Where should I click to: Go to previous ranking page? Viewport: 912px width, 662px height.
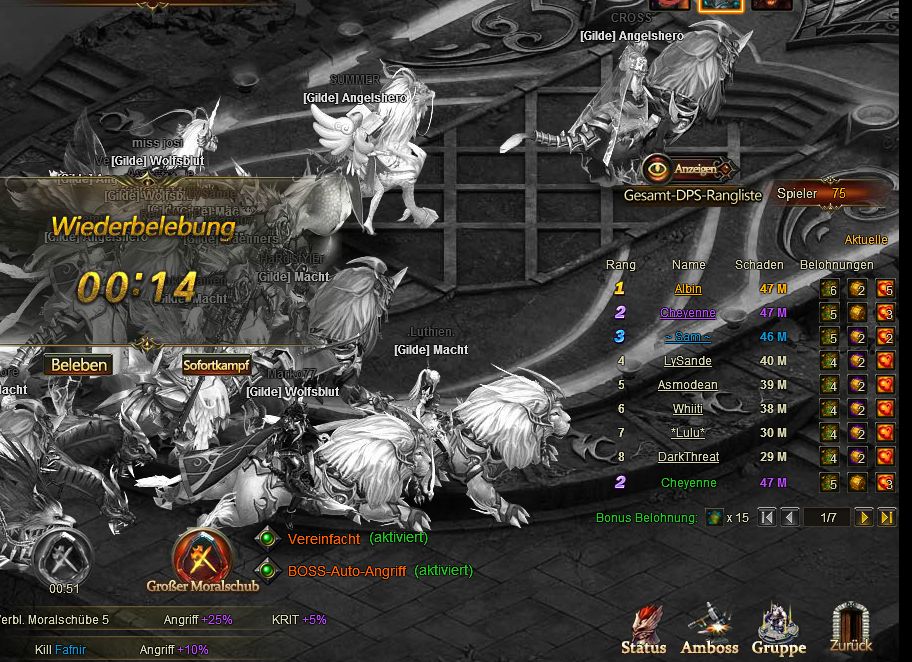[789, 517]
